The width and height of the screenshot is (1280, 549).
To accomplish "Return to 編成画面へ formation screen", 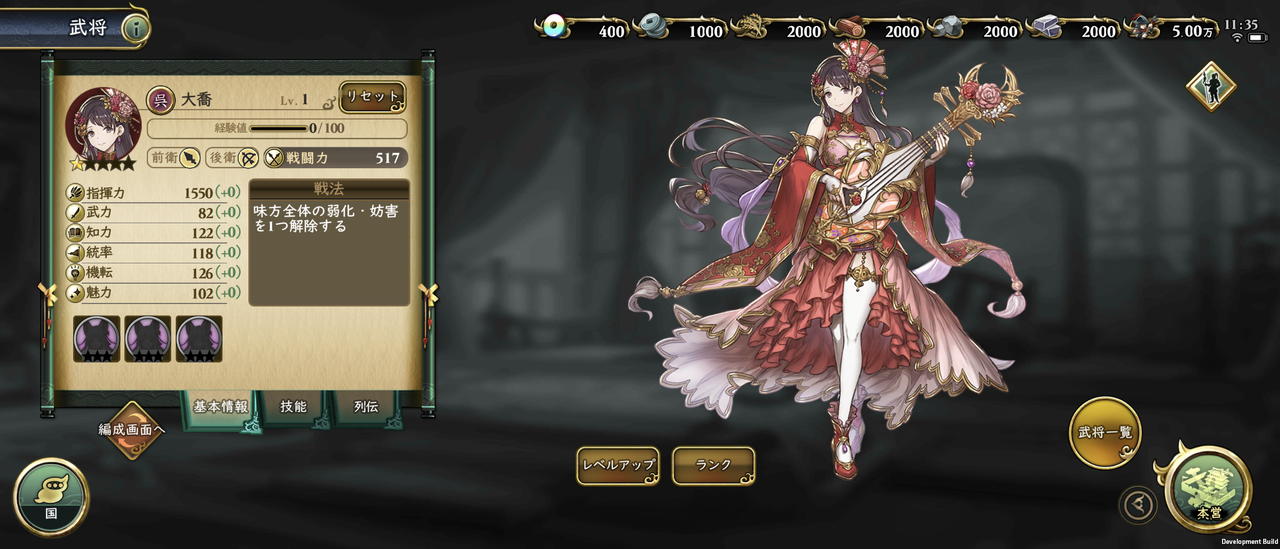I will coord(131,429).
